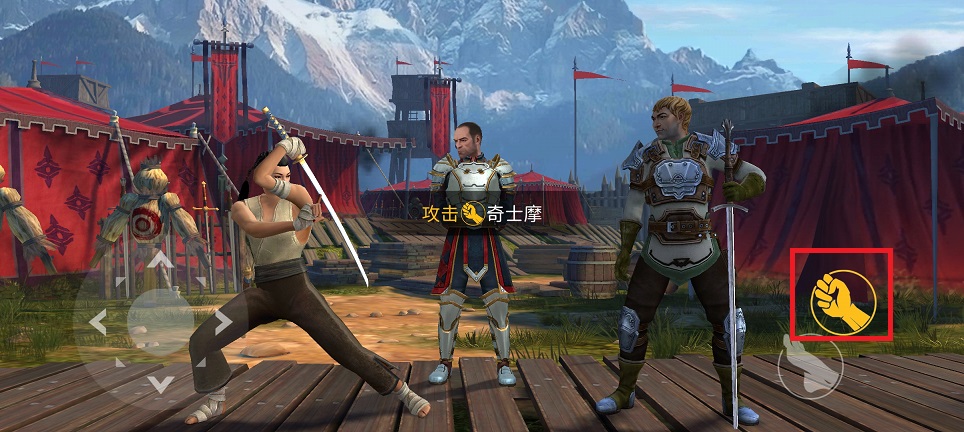Click the joystick's right arrow
The height and width of the screenshot is (432, 964).
pyautogui.click(x=222, y=322)
